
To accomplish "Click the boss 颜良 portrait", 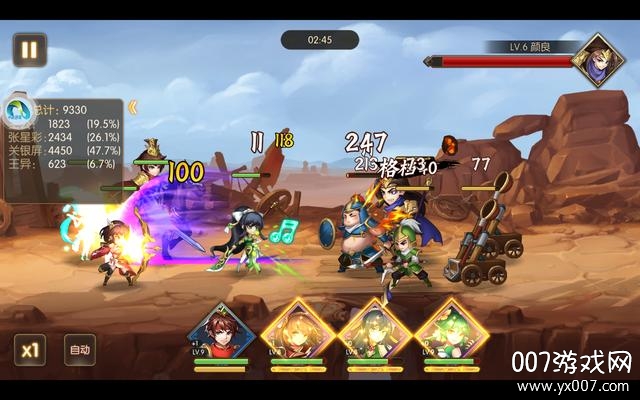I will 598,59.
